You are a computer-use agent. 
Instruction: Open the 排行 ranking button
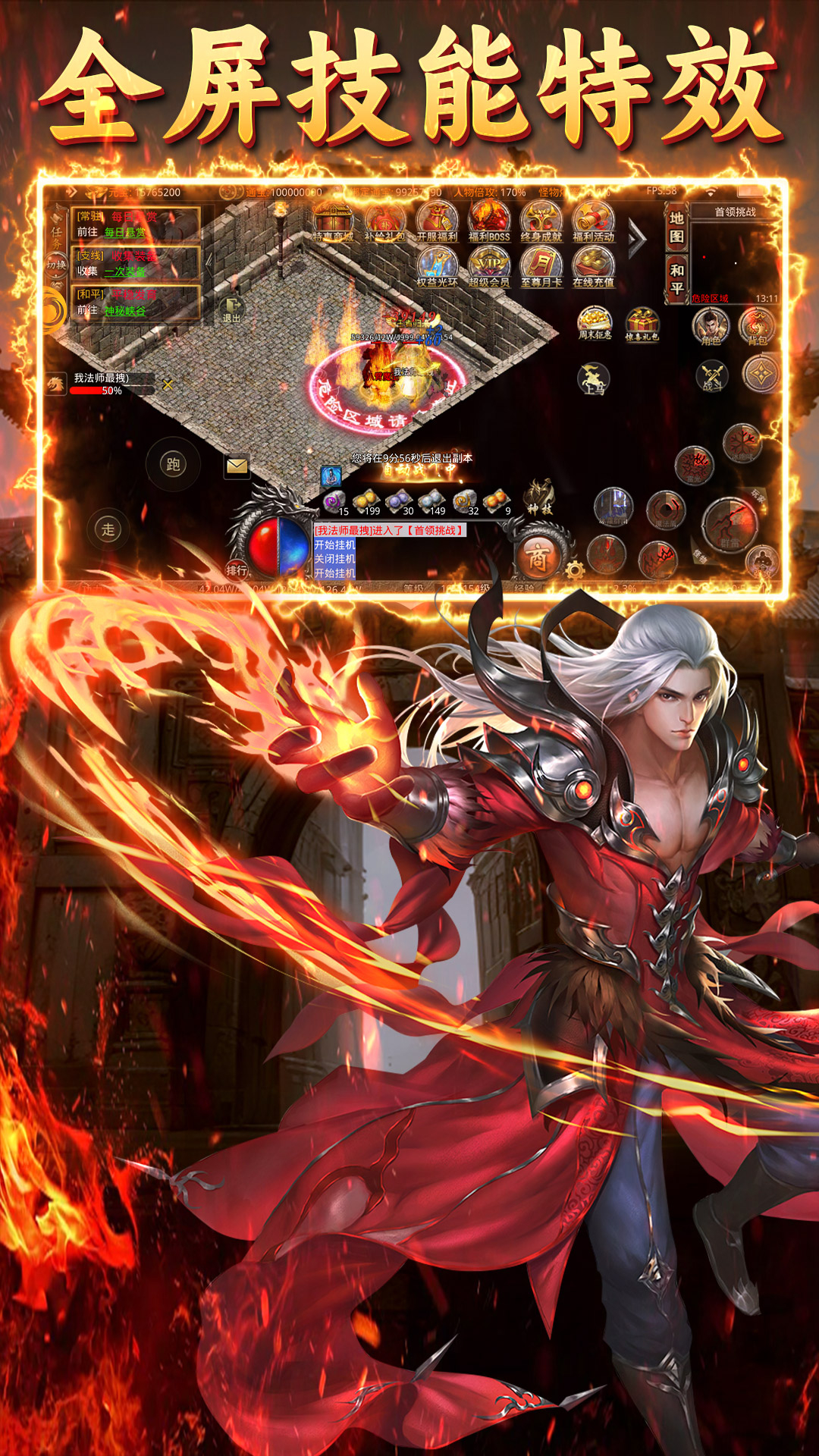(x=237, y=570)
